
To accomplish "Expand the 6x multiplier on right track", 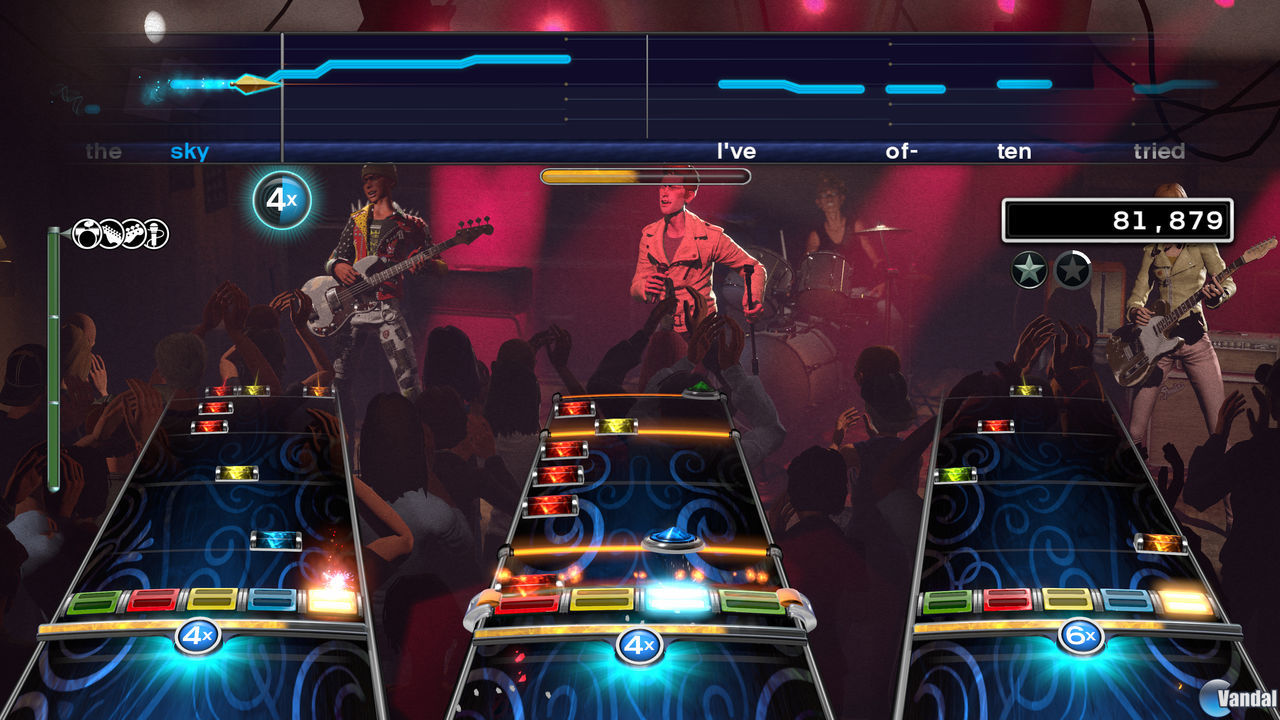I will 1082,636.
